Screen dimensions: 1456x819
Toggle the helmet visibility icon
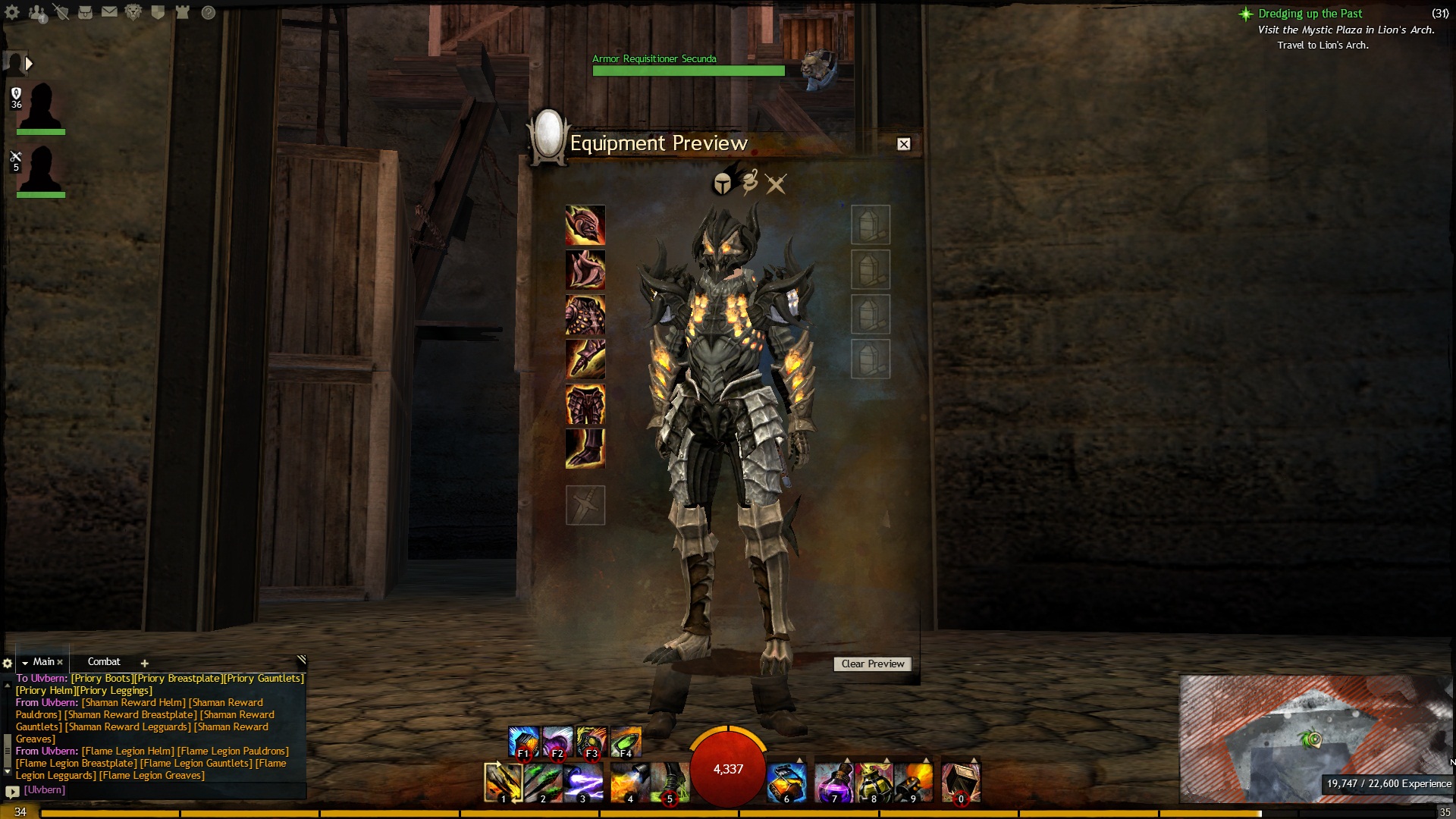[723, 184]
